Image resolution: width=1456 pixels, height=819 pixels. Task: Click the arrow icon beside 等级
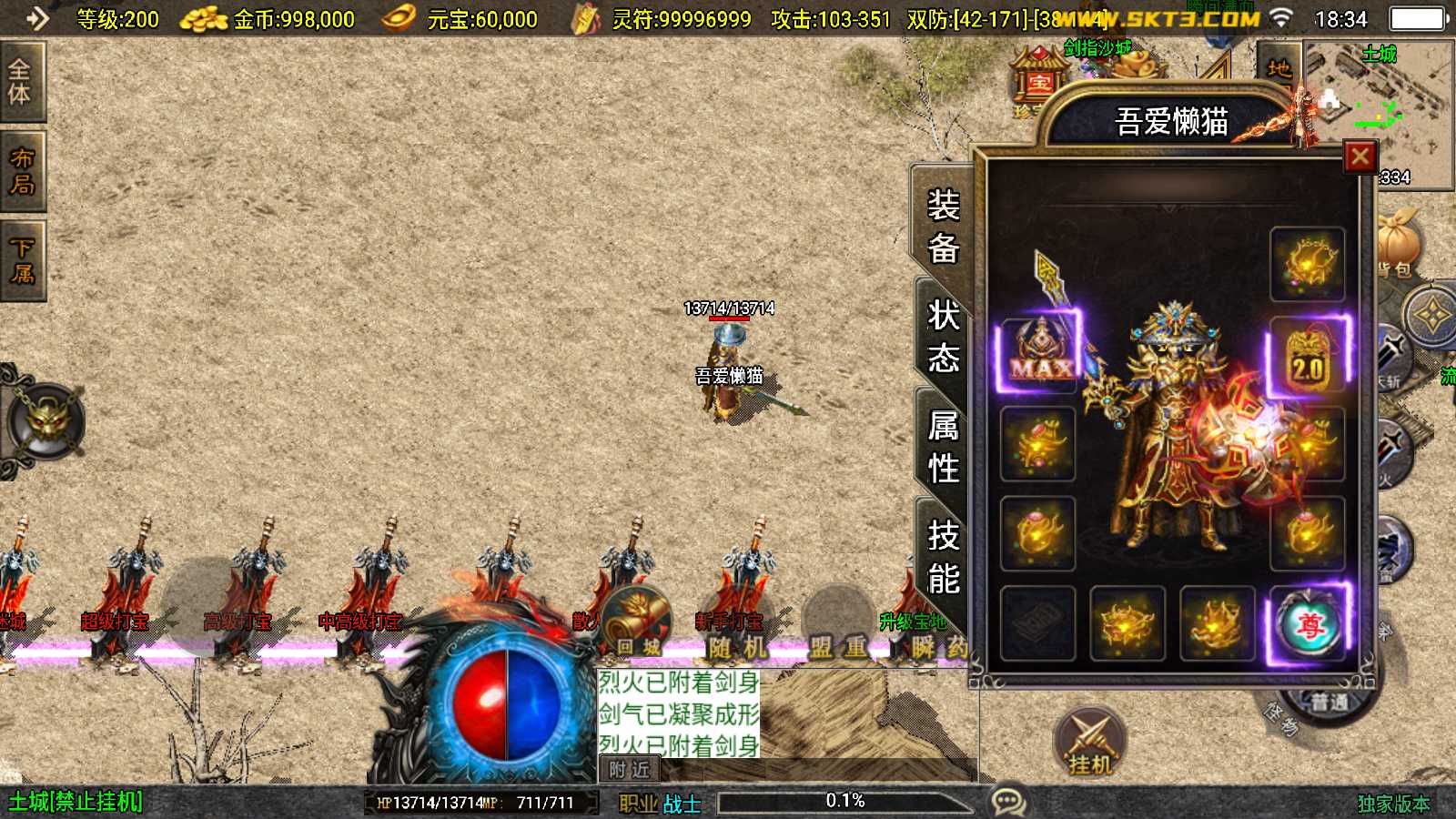click(x=37, y=18)
